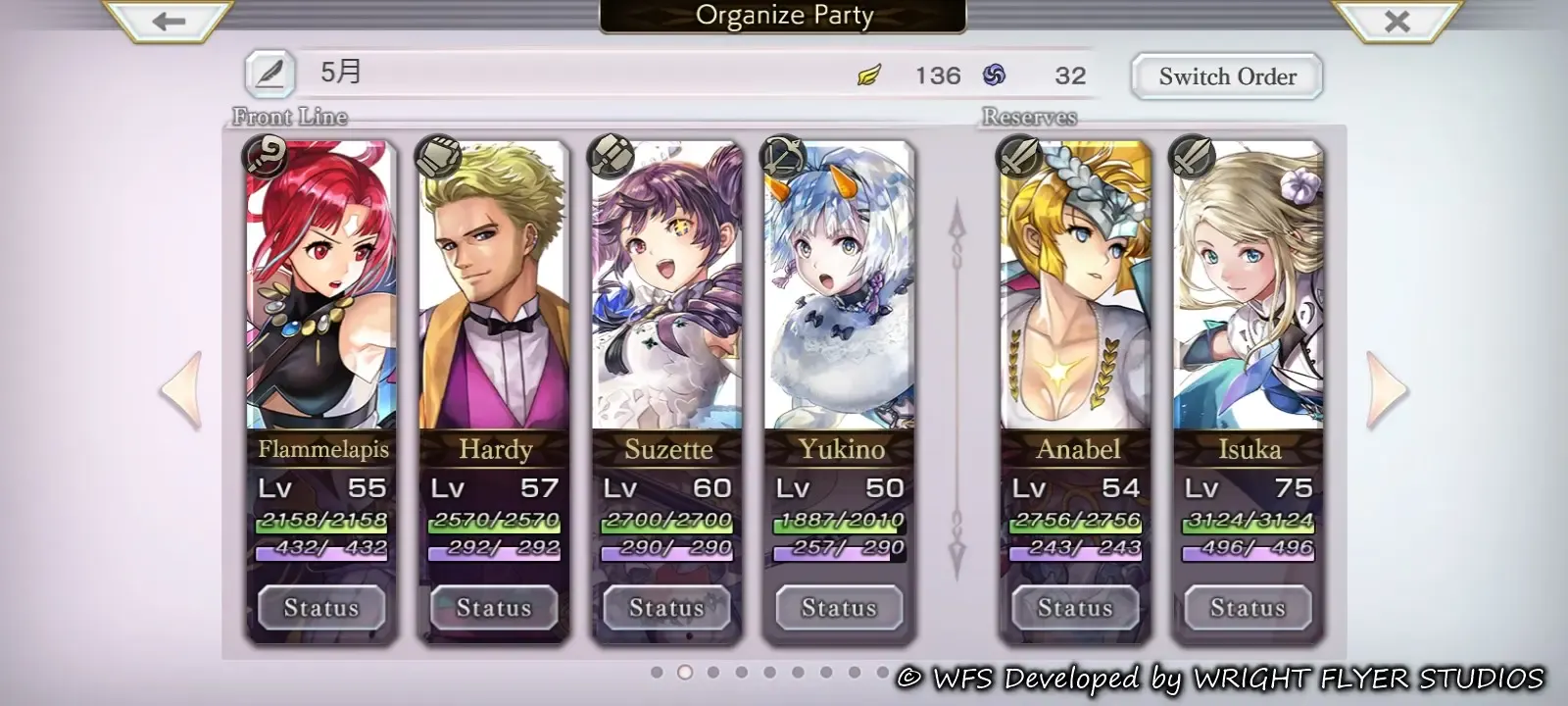Show Suzette's Status page
This screenshot has width=1568, height=706.
(x=666, y=608)
